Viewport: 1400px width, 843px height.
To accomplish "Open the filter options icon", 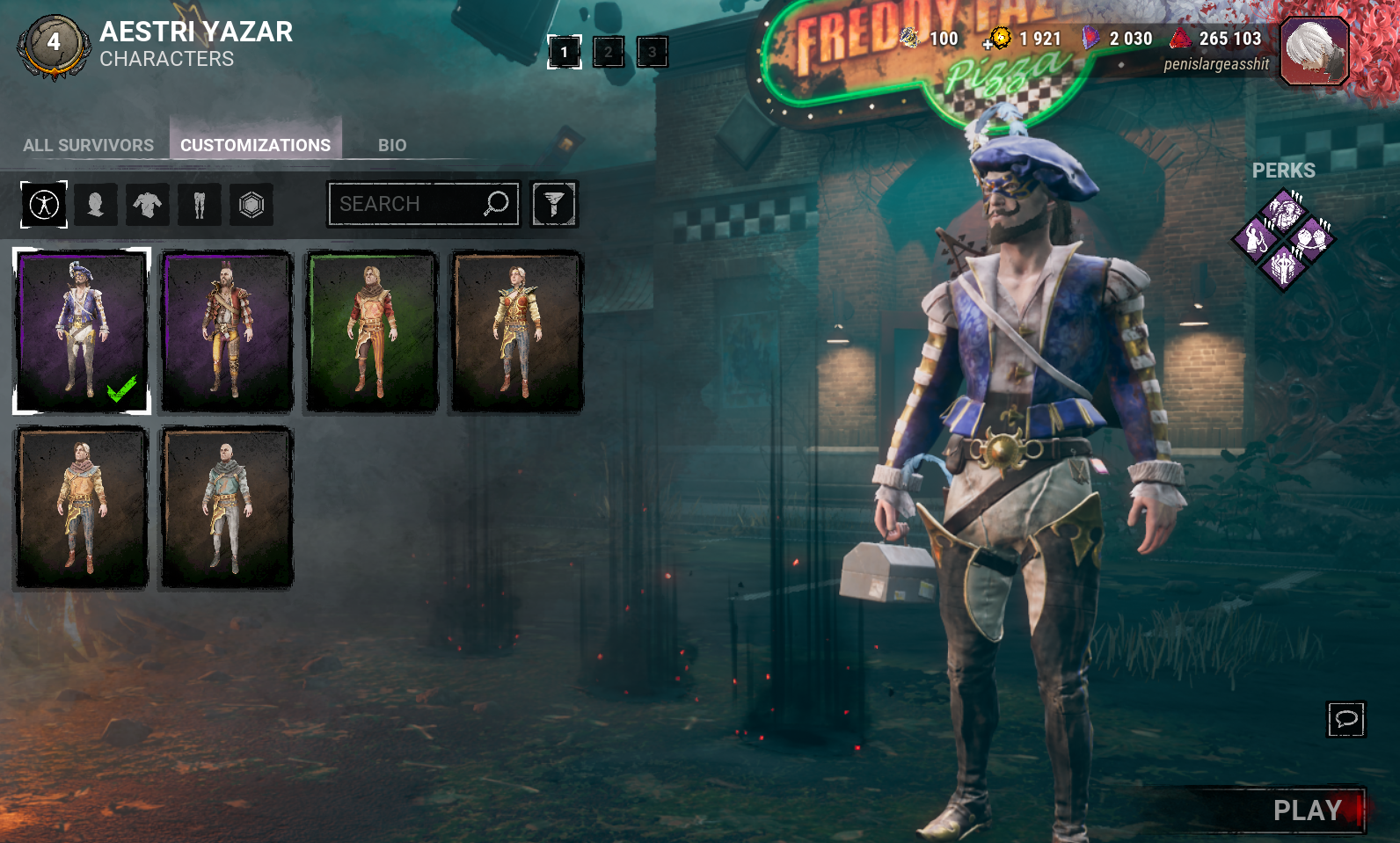I will tap(554, 204).
